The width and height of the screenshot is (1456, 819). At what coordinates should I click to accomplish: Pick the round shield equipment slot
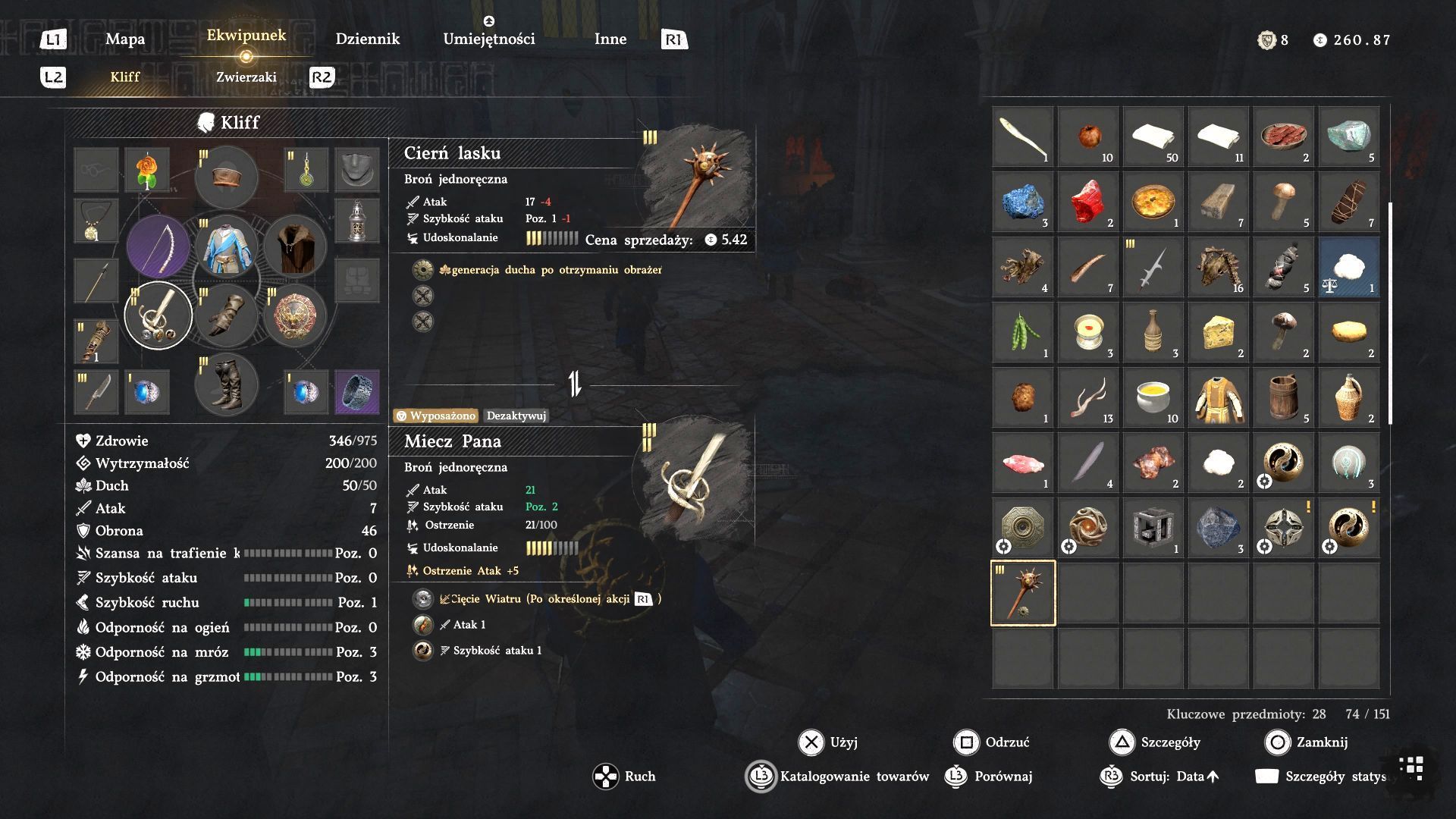point(294,315)
